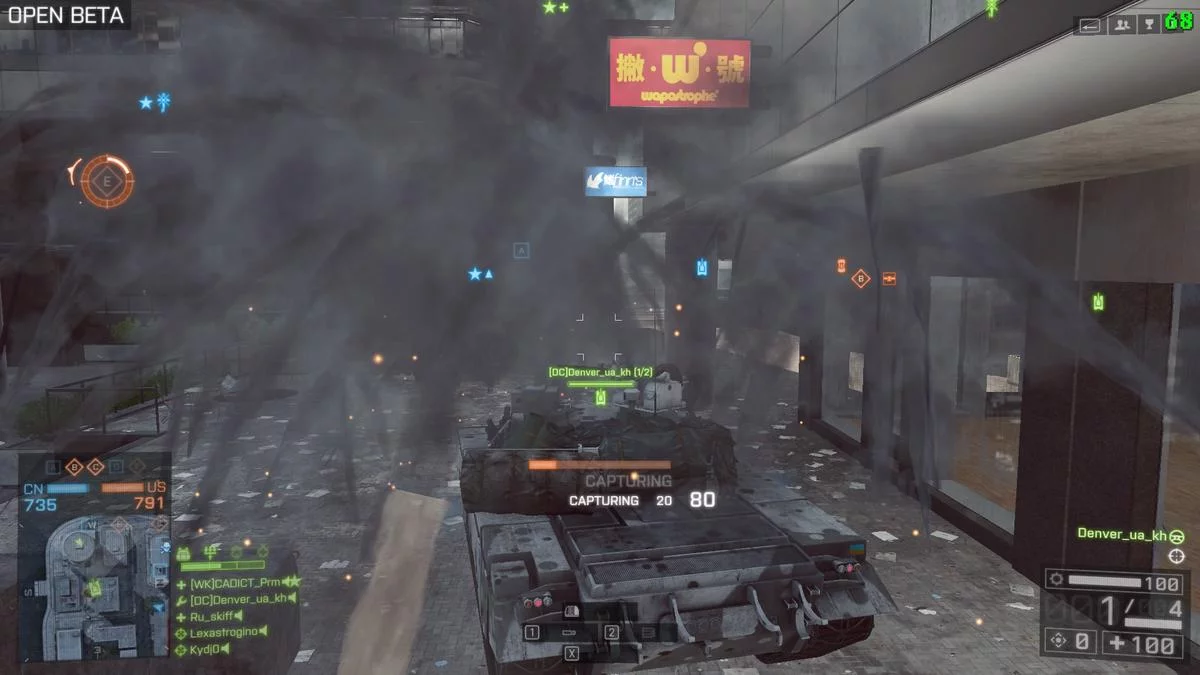Click the Denver_ua_kh driver seat label

tap(1122, 535)
